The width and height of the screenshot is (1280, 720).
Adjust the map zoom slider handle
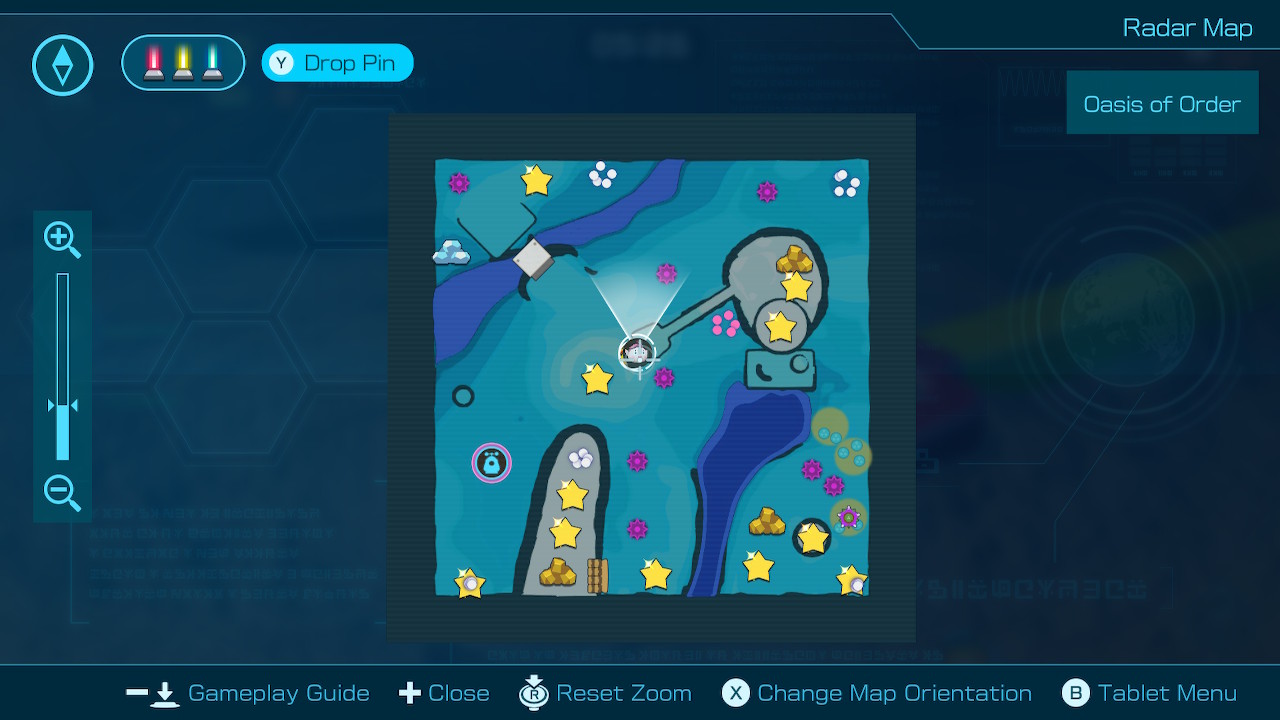62,407
